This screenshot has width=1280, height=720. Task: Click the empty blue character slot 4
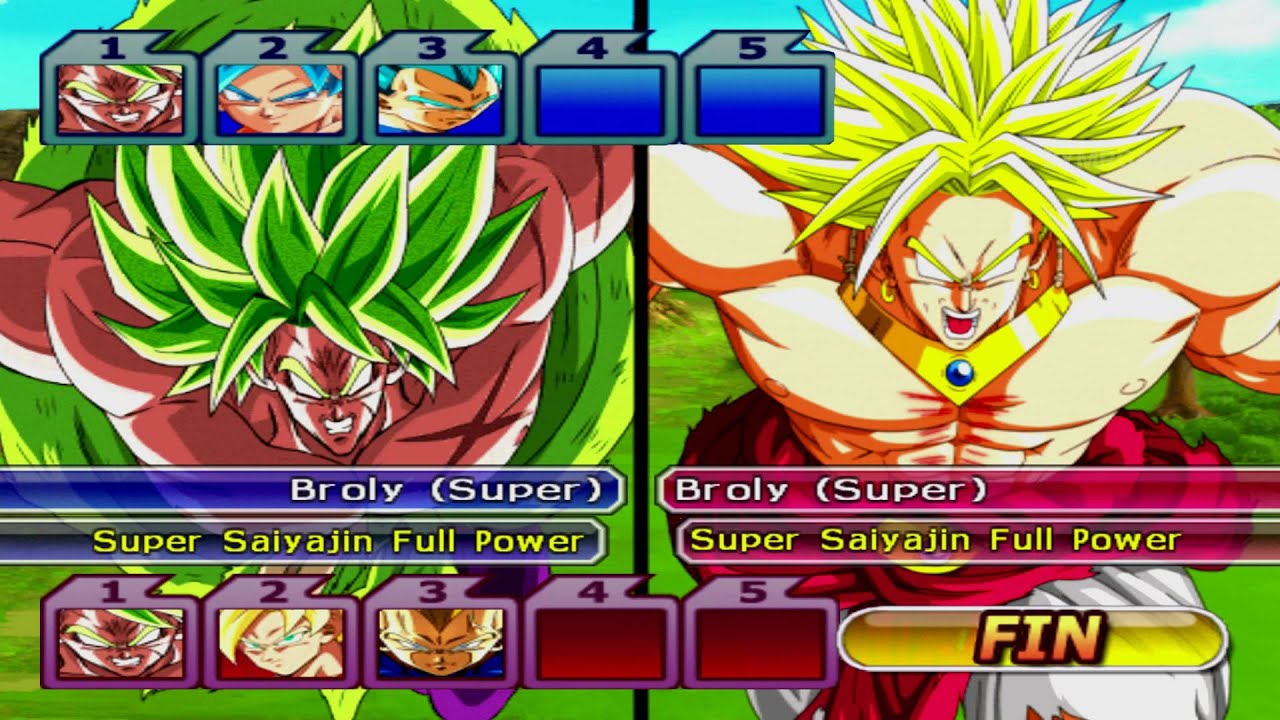pos(602,100)
